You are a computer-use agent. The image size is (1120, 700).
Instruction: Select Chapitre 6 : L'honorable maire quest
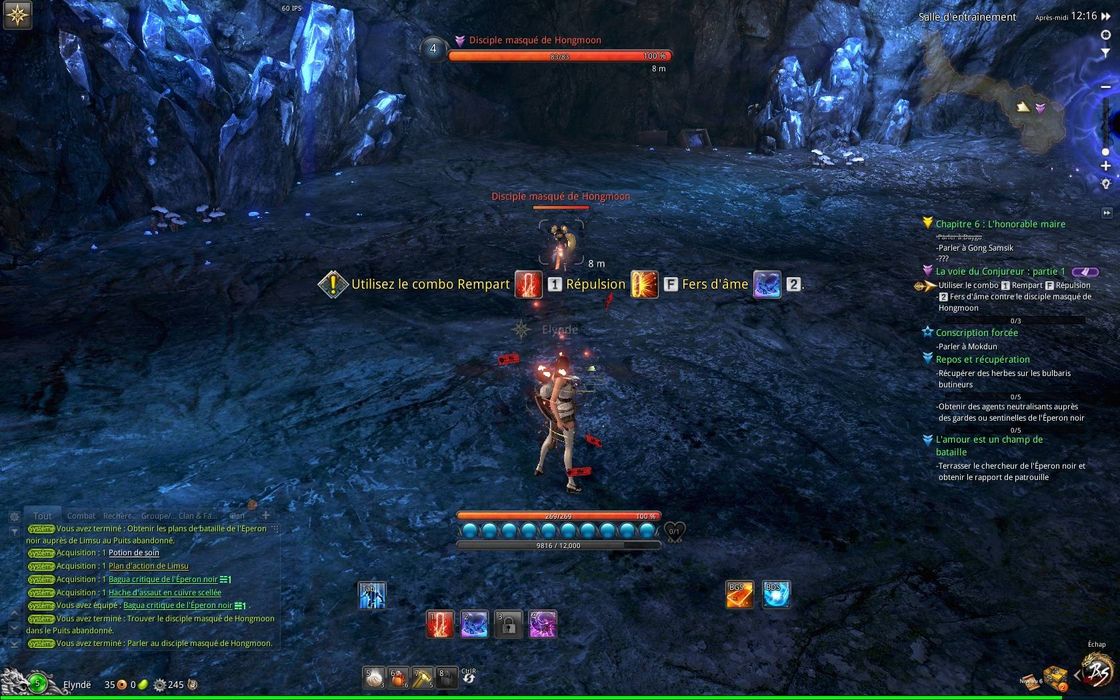pyautogui.click(x=1000, y=224)
